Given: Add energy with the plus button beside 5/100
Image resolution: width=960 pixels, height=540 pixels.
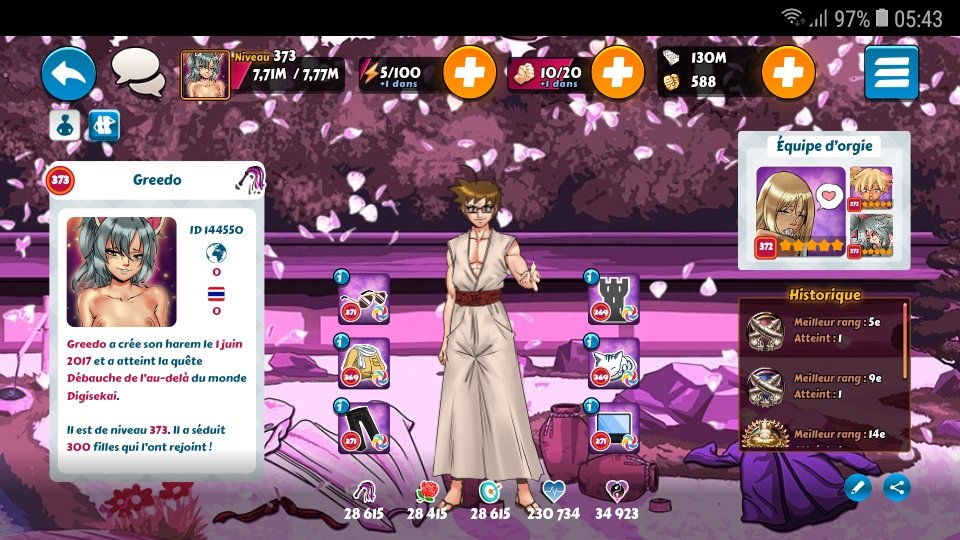Looking at the screenshot, I should 469,73.
